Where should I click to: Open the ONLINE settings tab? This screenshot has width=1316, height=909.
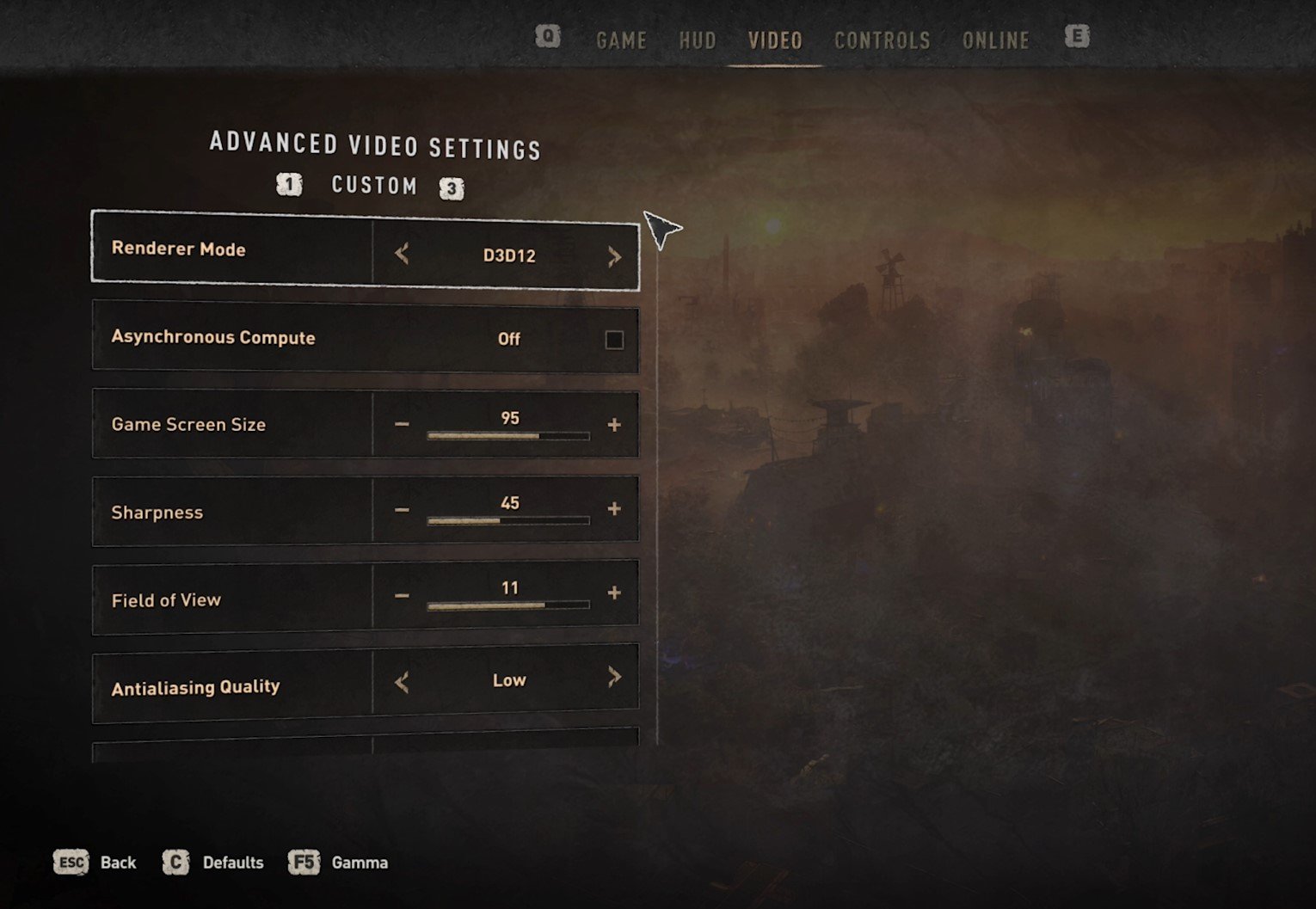(995, 40)
